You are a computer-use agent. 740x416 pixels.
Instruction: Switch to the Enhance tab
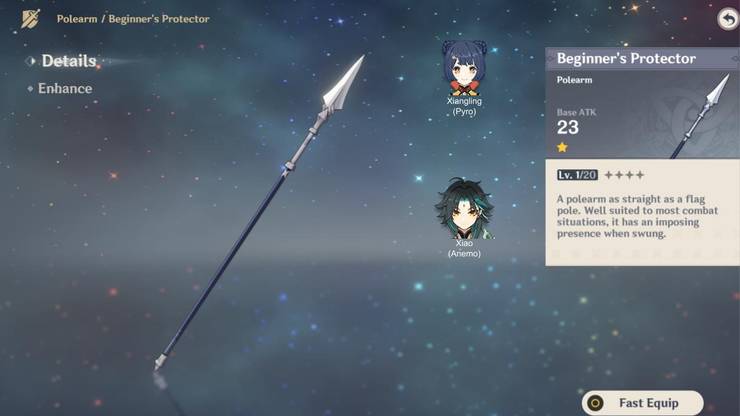(64, 88)
